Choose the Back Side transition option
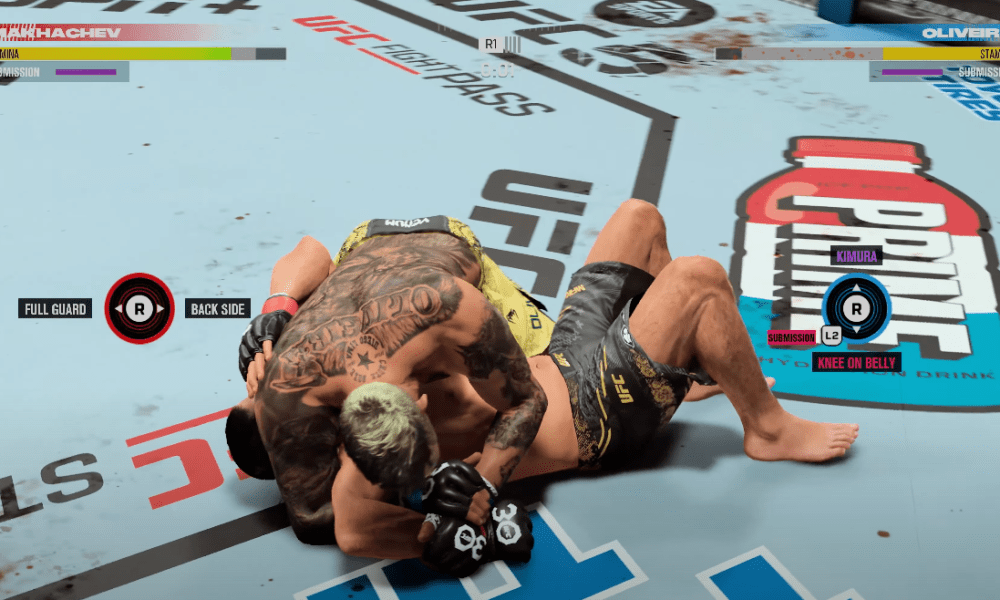1000x600 pixels. (218, 309)
